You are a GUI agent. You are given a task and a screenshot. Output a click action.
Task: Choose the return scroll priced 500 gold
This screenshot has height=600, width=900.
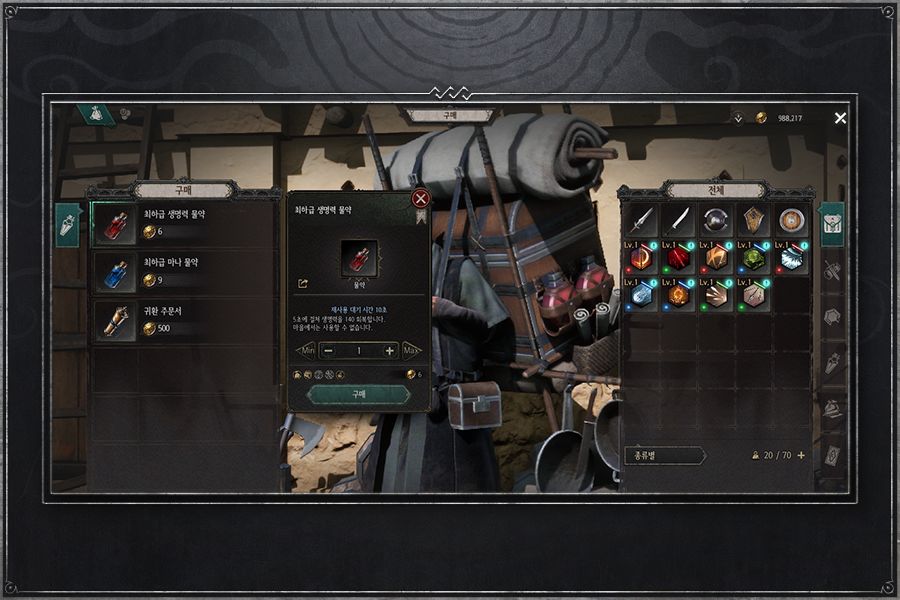pyautogui.click(x=183, y=319)
